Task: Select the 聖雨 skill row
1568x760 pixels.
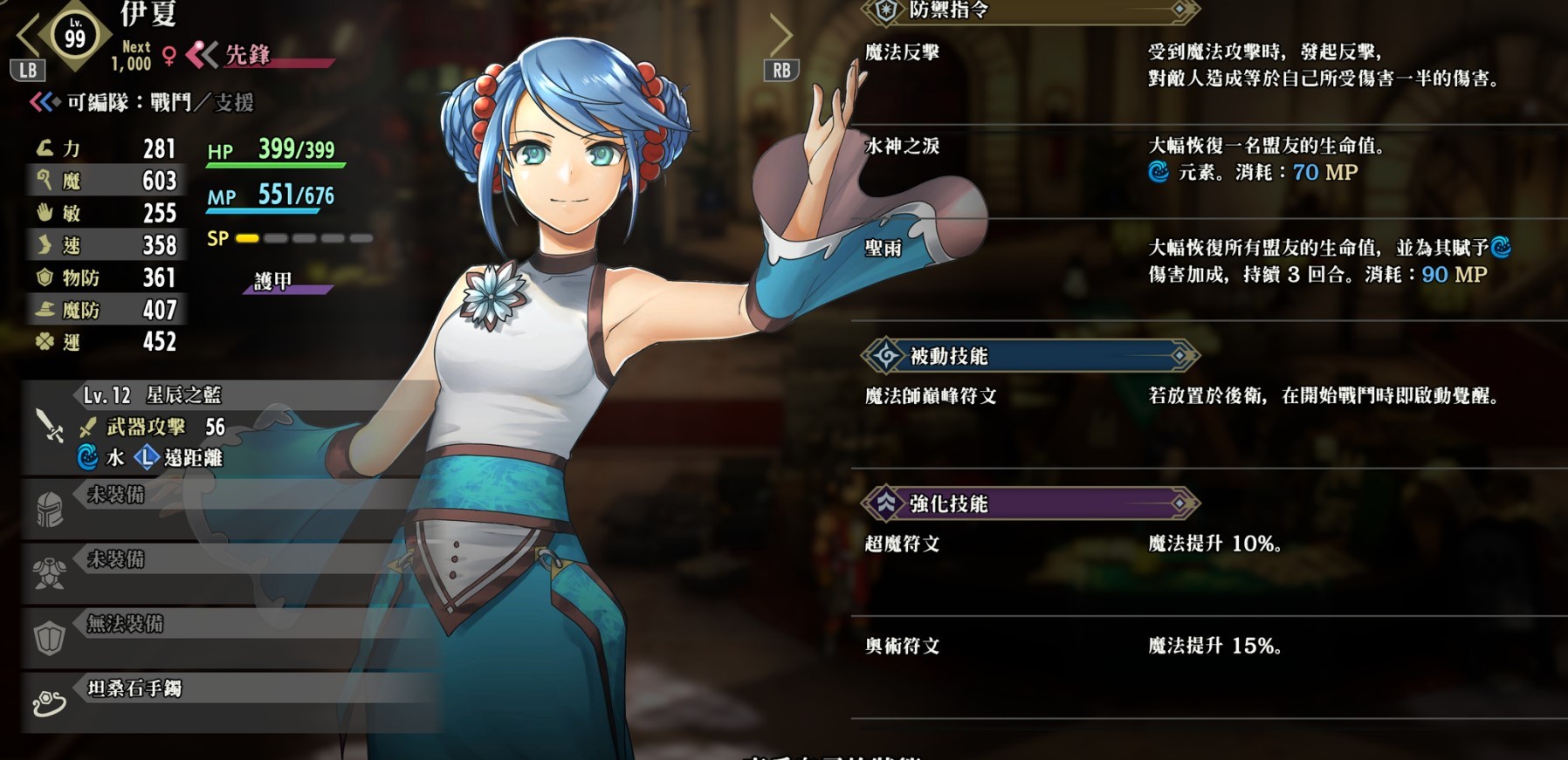Action: (884, 250)
